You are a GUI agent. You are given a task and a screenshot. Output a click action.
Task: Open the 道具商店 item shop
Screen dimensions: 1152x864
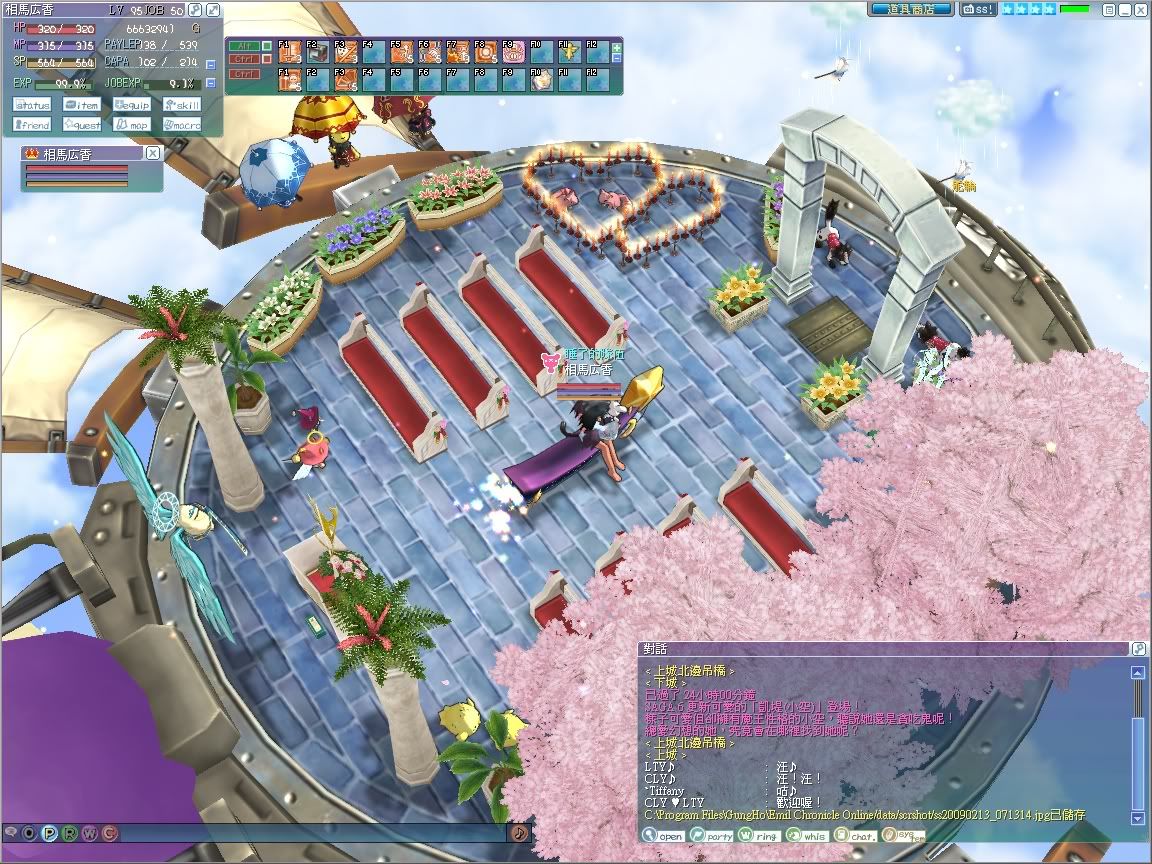(910, 9)
